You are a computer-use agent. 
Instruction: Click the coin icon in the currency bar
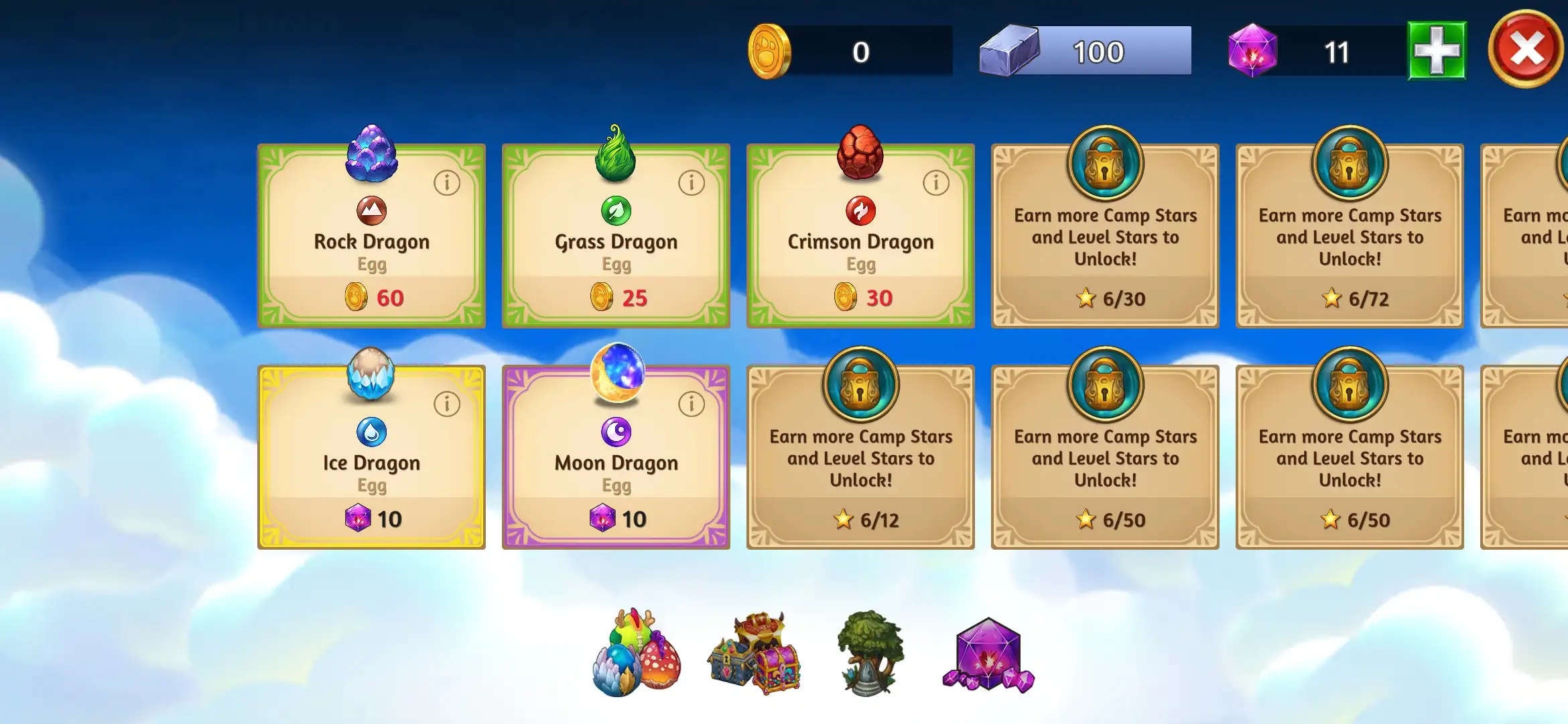pyautogui.click(x=770, y=52)
